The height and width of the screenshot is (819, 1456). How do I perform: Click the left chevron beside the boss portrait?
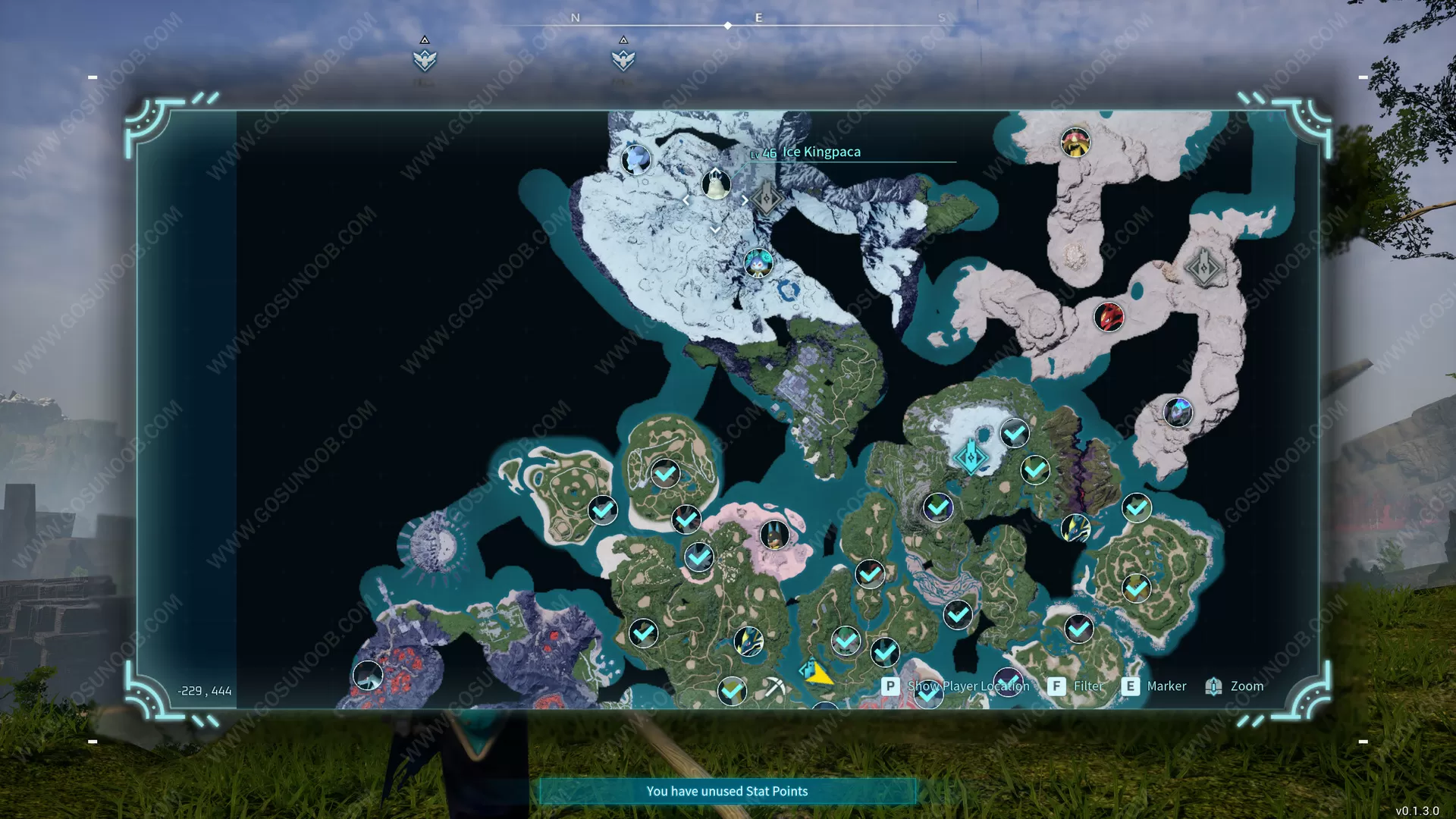(x=686, y=199)
